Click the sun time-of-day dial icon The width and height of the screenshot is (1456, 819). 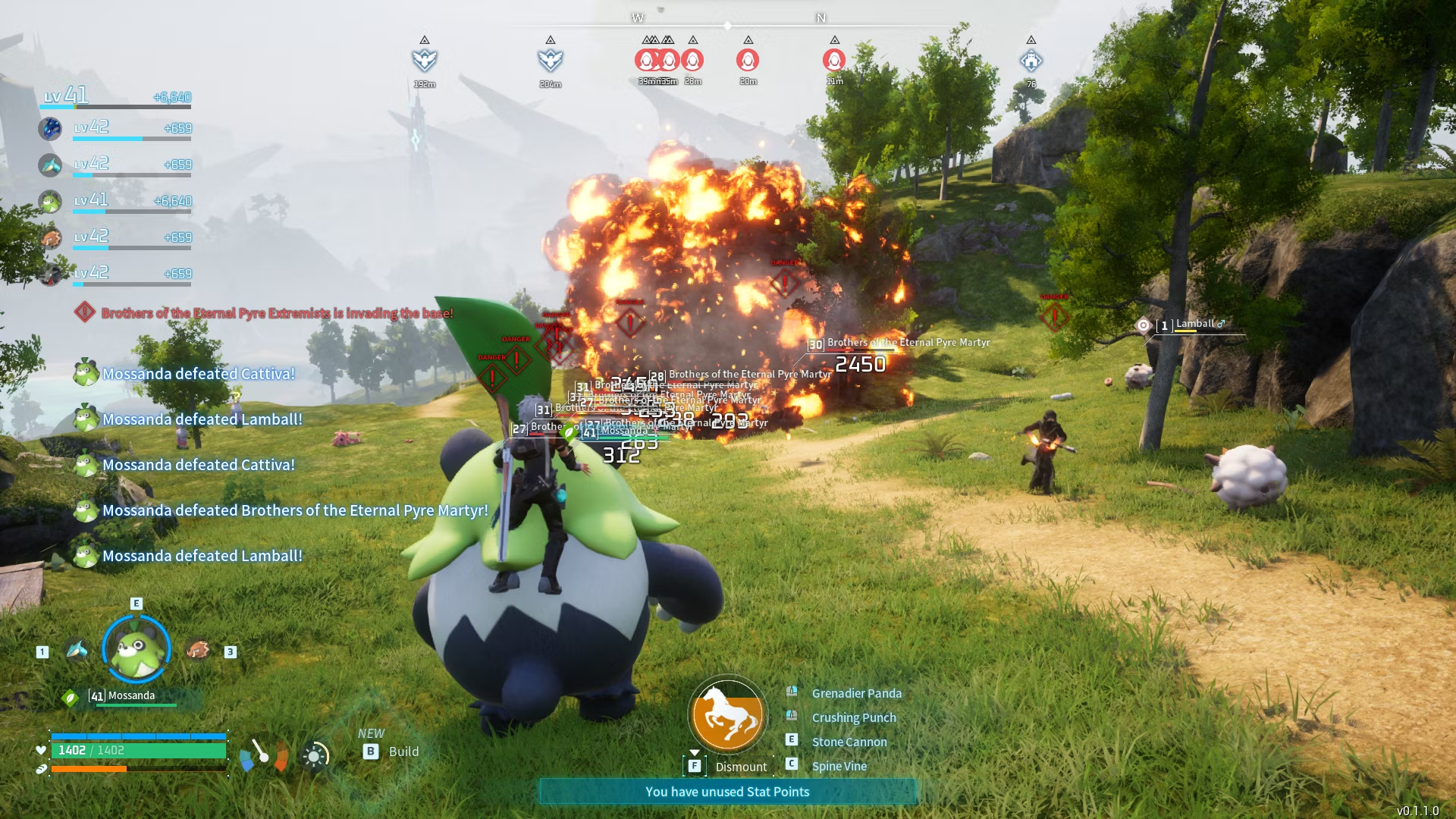[315, 755]
